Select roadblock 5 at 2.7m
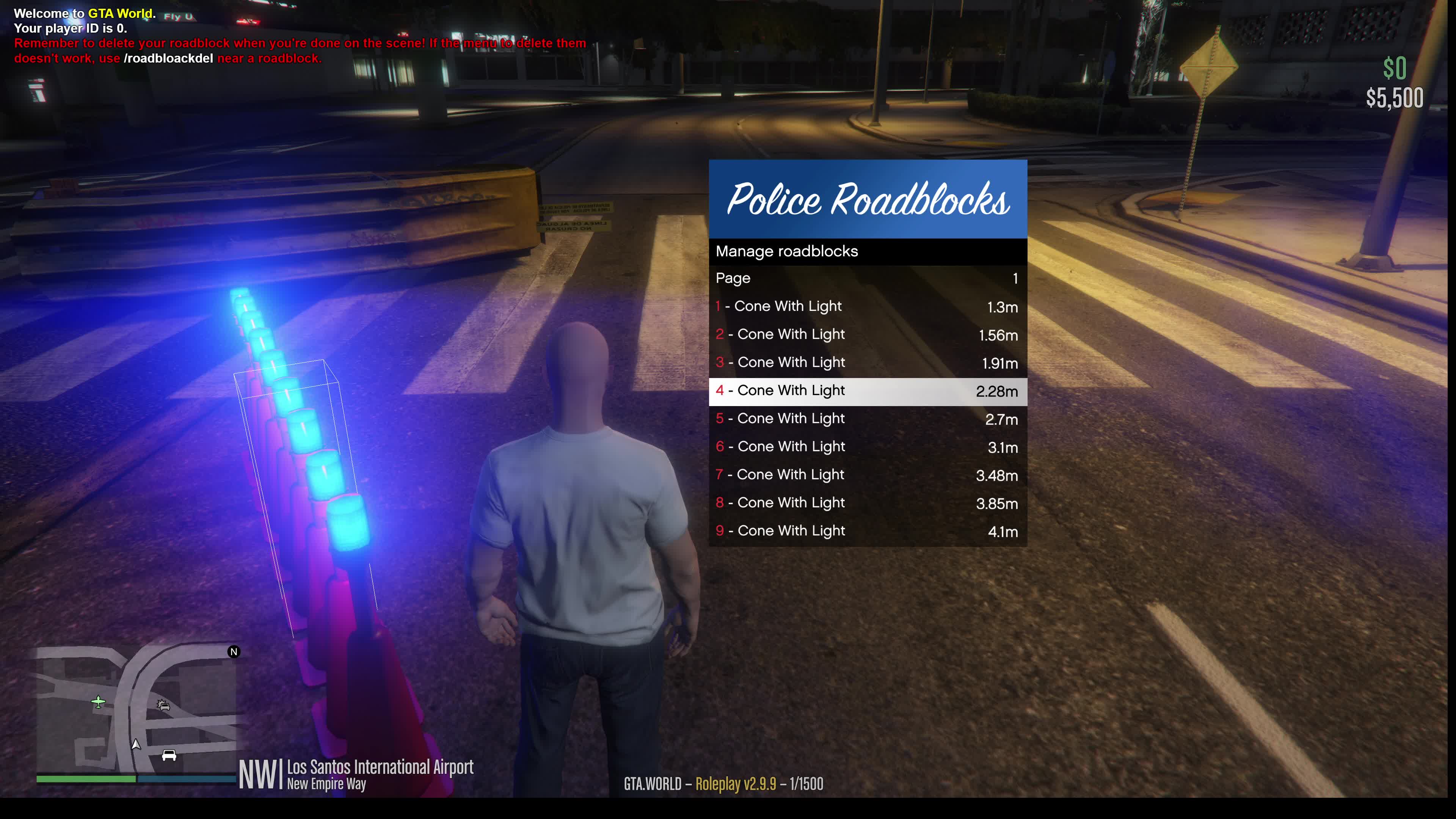 pyautogui.click(x=867, y=419)
